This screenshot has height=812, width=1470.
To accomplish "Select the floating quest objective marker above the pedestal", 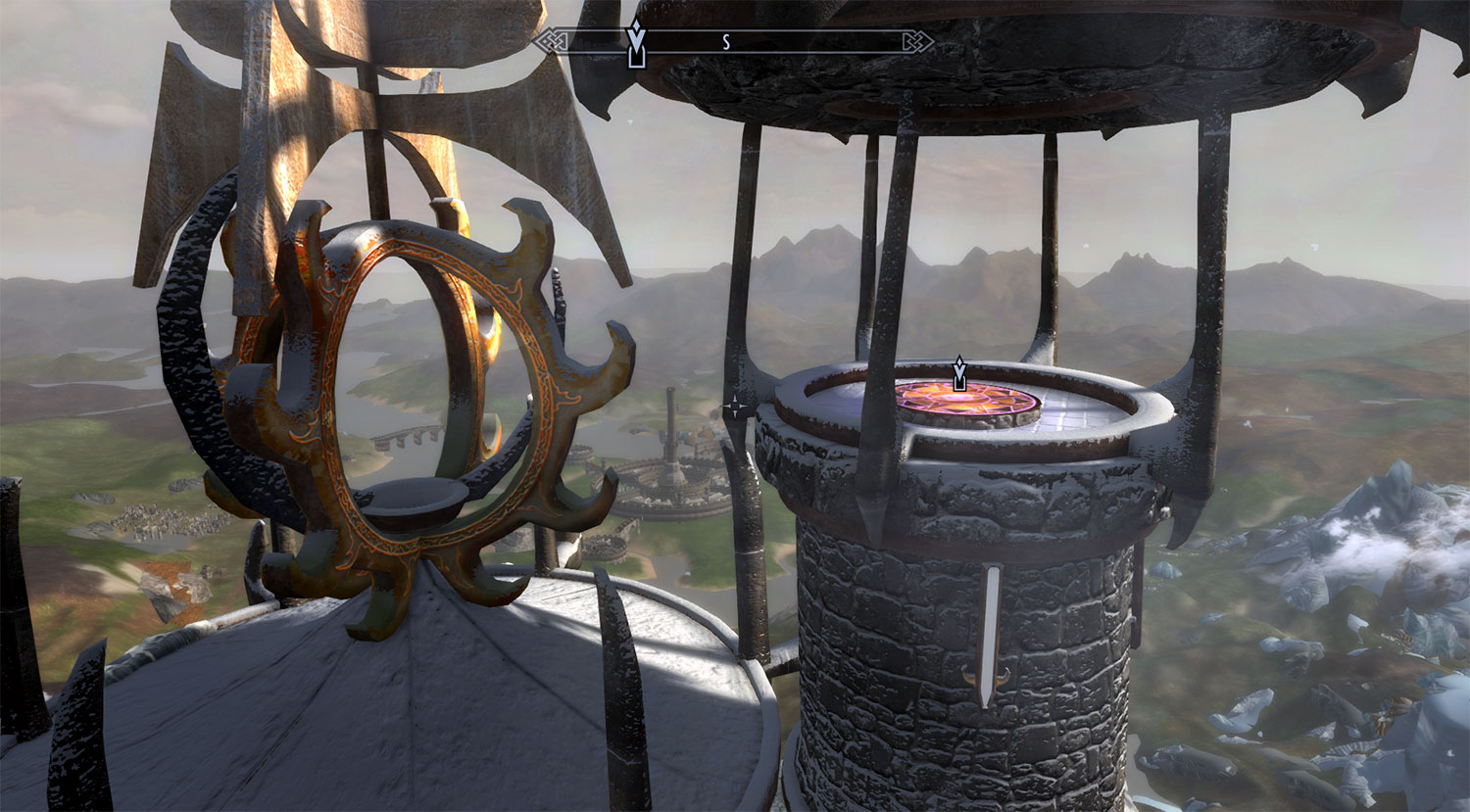I will coord(957,373).
